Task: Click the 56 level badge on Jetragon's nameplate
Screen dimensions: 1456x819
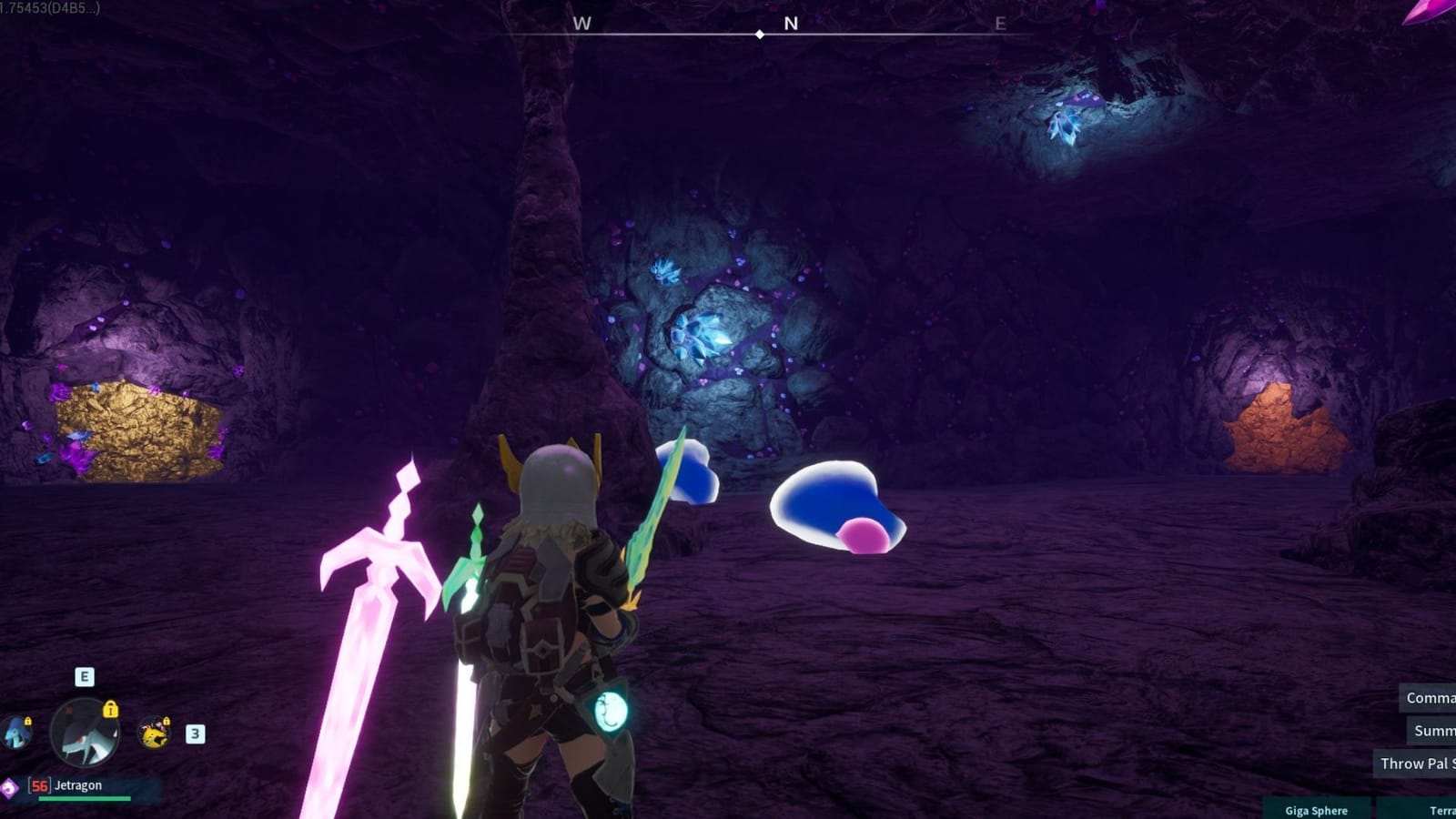Action: (39, 785)
